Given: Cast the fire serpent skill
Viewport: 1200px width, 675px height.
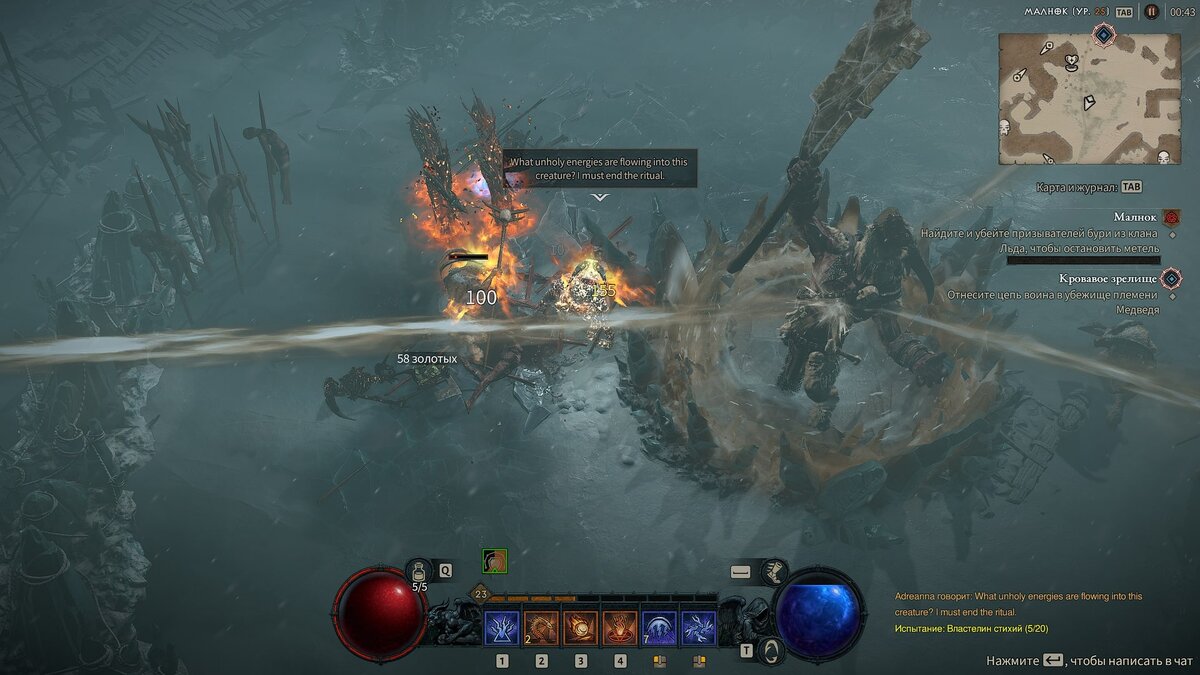Looking at the screenshot, I should pyautogui.click(x=541, y=628).
